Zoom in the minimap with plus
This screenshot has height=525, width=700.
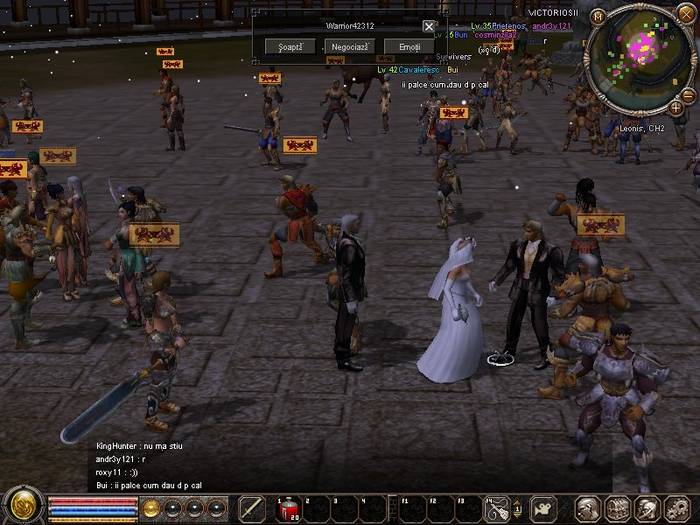[676, 108]
